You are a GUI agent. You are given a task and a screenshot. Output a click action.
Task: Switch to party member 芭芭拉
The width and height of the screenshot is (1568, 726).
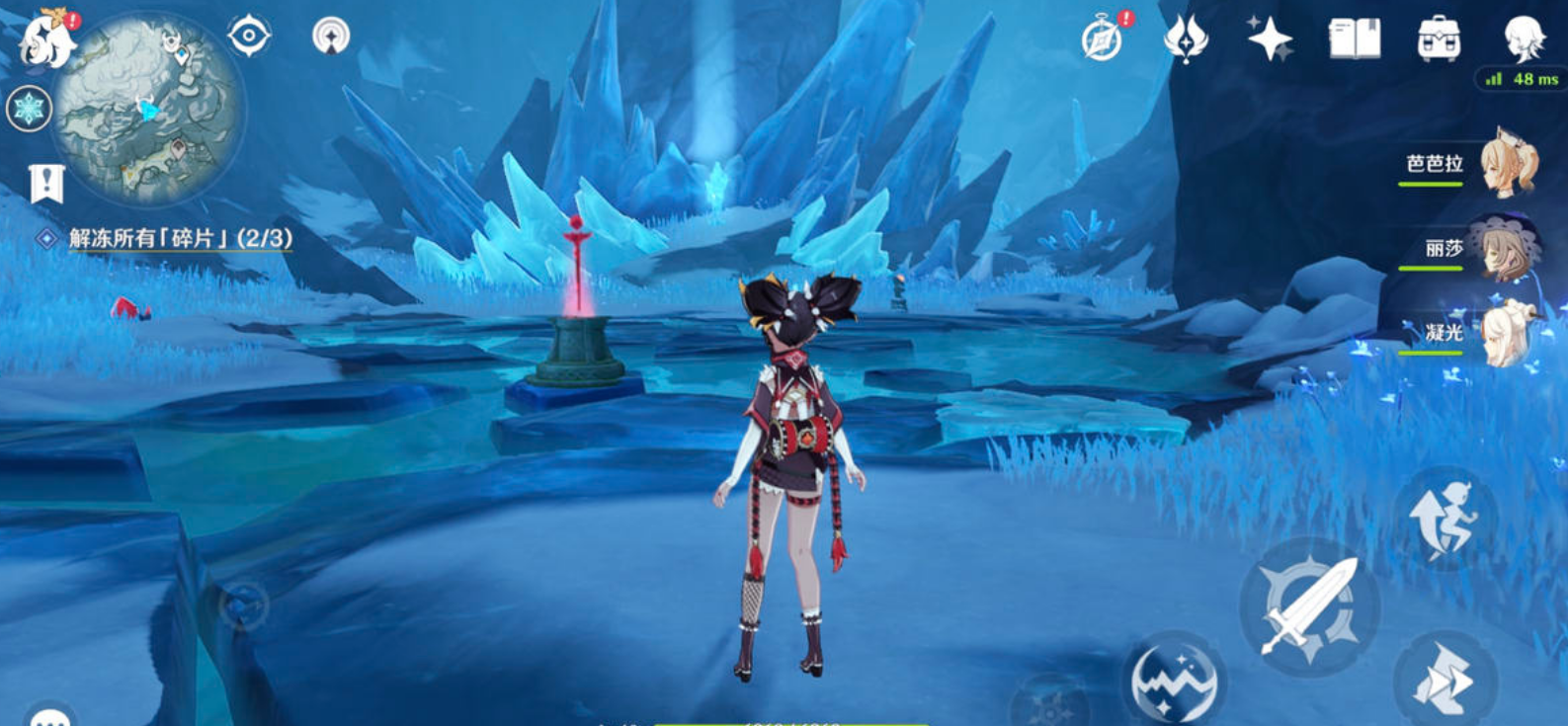click(x=1510, y=164)
